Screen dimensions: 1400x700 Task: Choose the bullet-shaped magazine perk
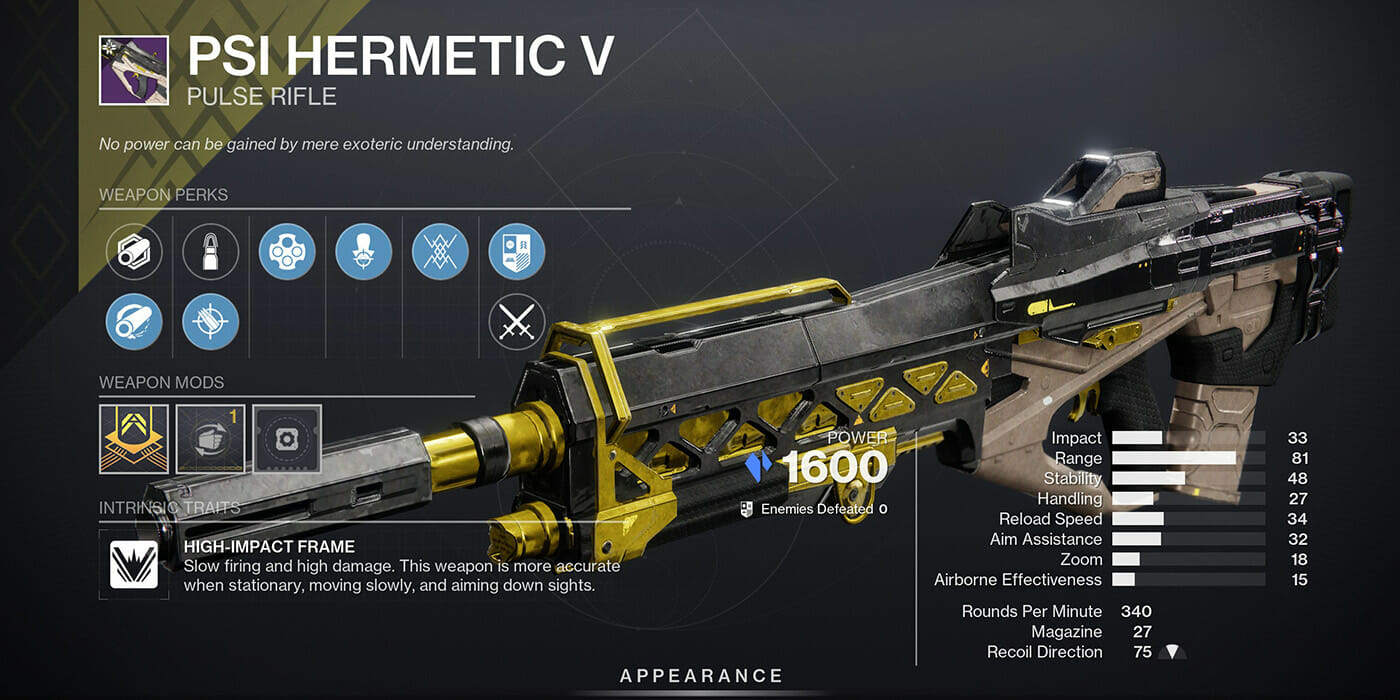[x=211, y=252]
